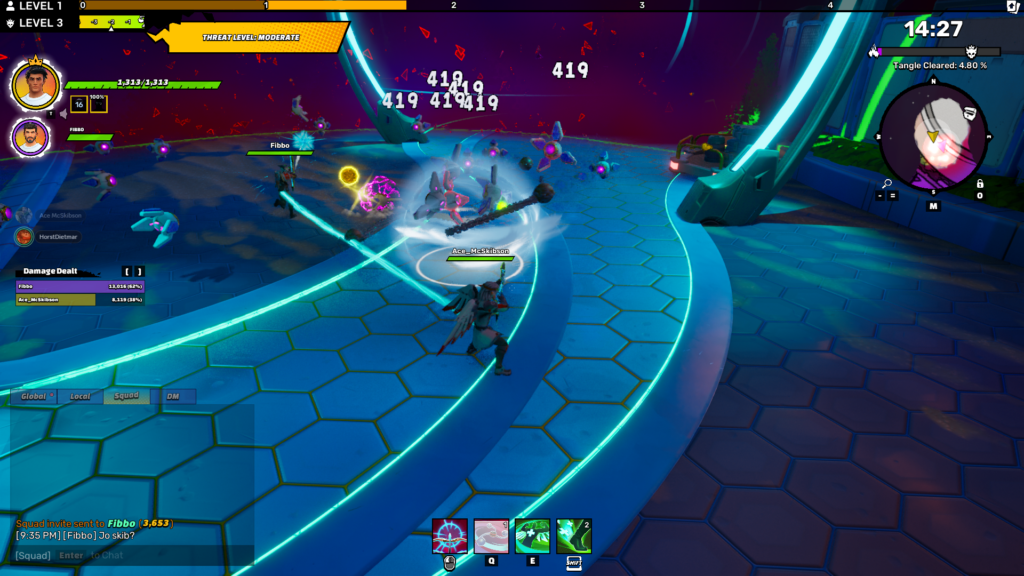1024x576 pixels.
Task: Trigger the green healing E ability
Action: click(532, 537)
